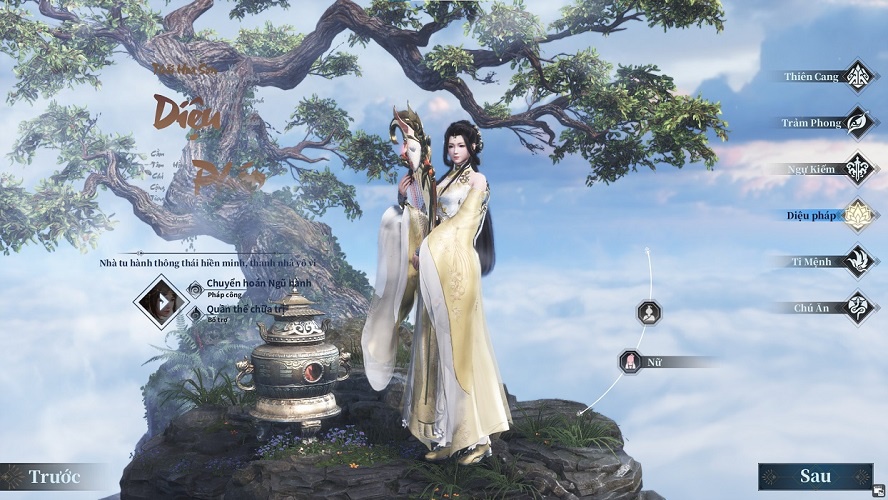
Task: Select the female gender option Nữ
Action: pyautogui.click(x=630, y=361)
